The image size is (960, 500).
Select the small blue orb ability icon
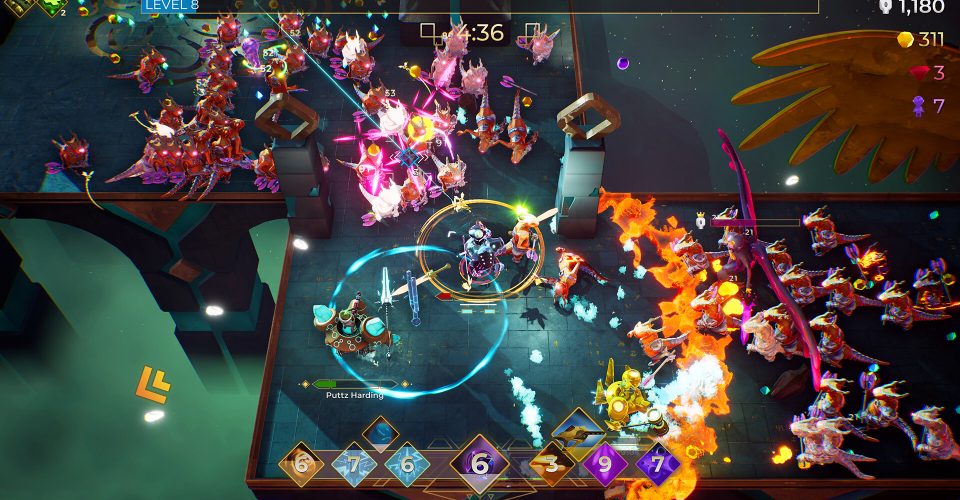point(380,433)
